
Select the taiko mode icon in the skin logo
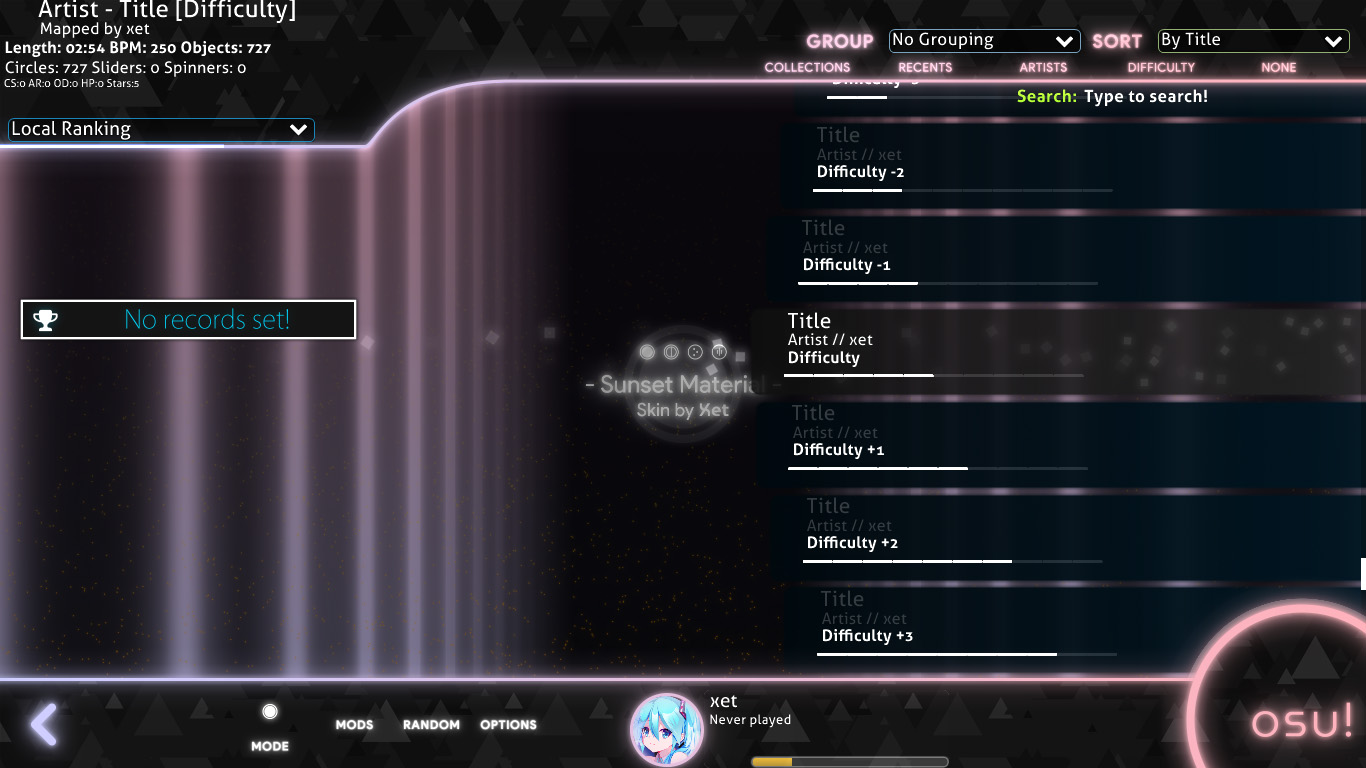pos(670,351)
